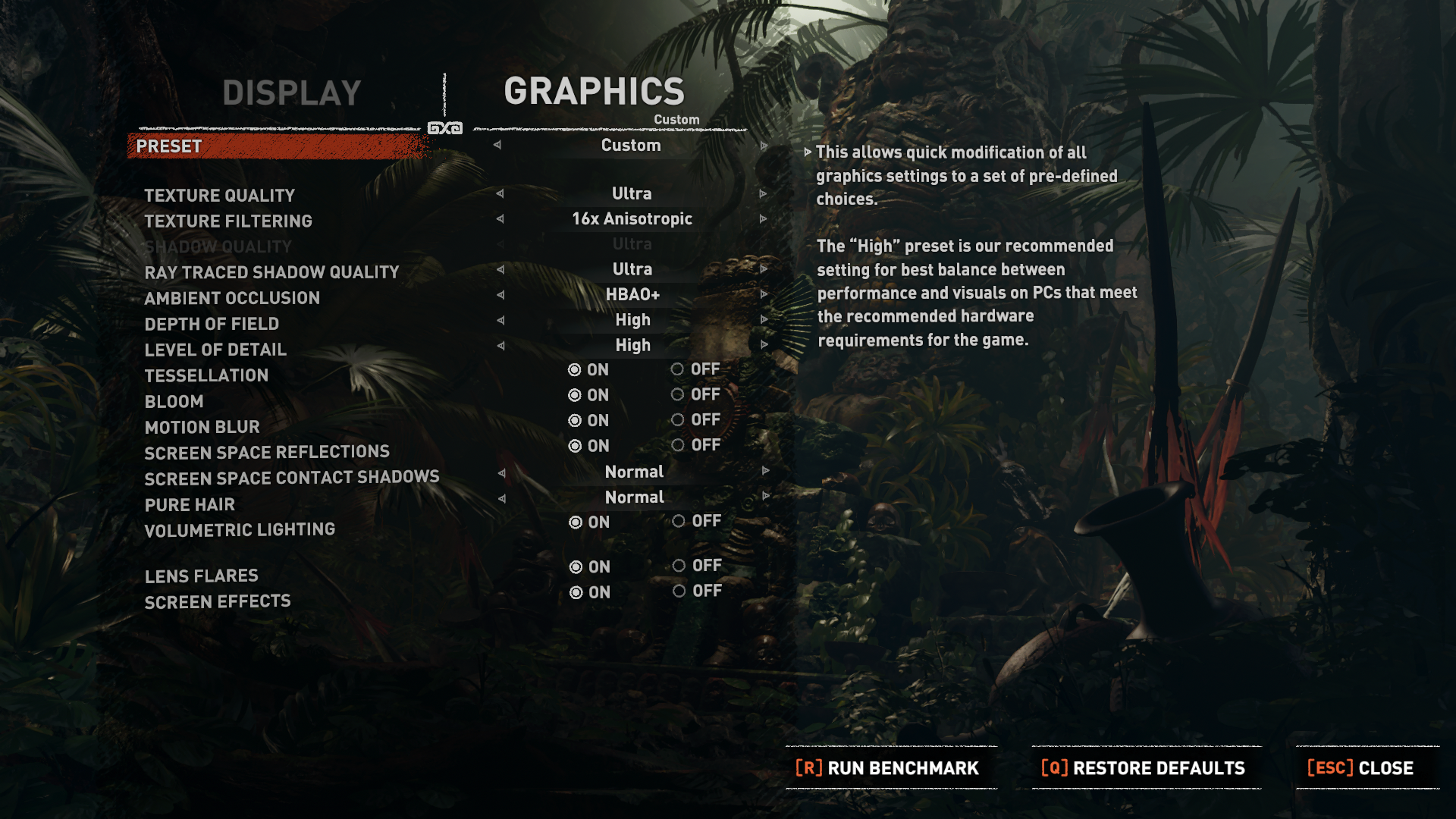Disable Motion Blur

[677, 420]
